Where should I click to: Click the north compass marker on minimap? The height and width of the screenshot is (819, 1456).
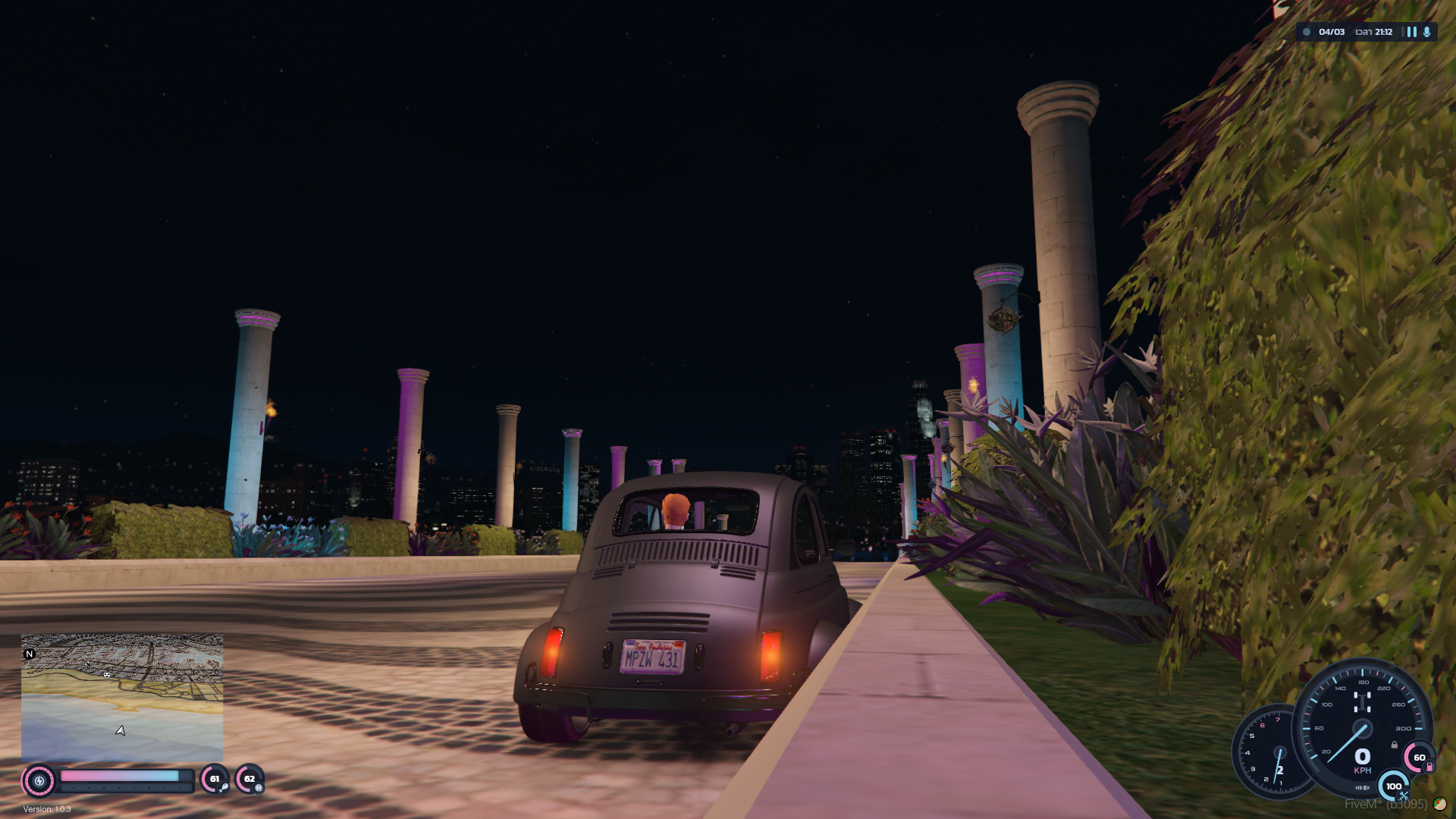click(30, 654)
